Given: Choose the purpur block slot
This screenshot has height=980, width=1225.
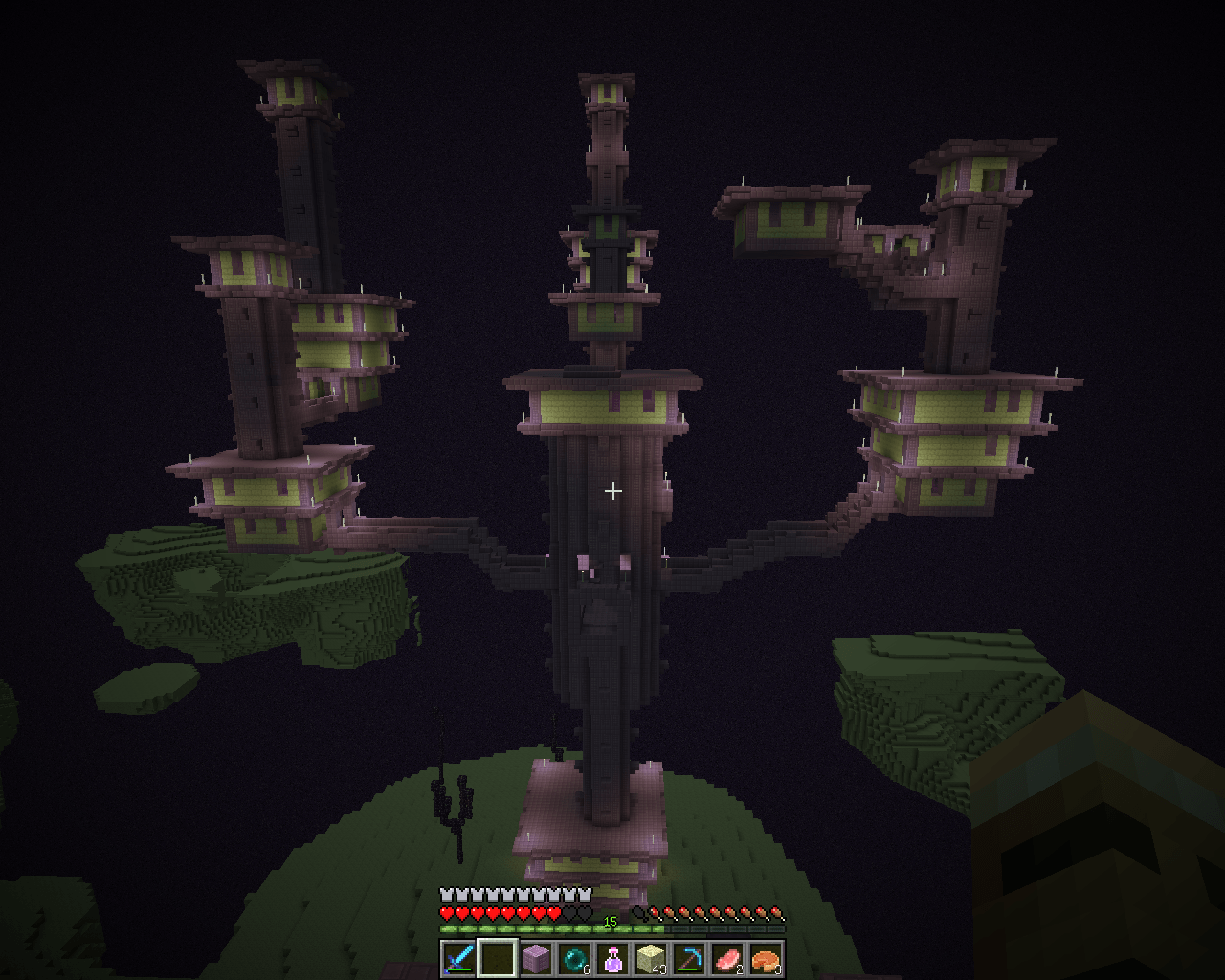Looking at the screenshot, I should point(536,958).
